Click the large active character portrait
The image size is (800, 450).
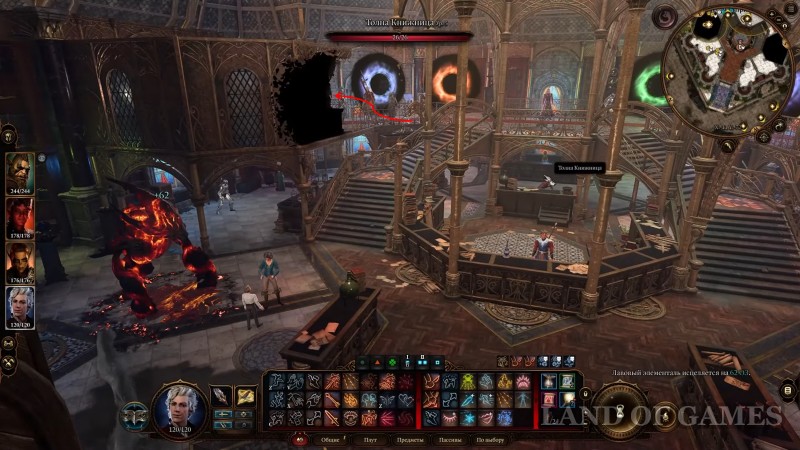pos(181,409)
